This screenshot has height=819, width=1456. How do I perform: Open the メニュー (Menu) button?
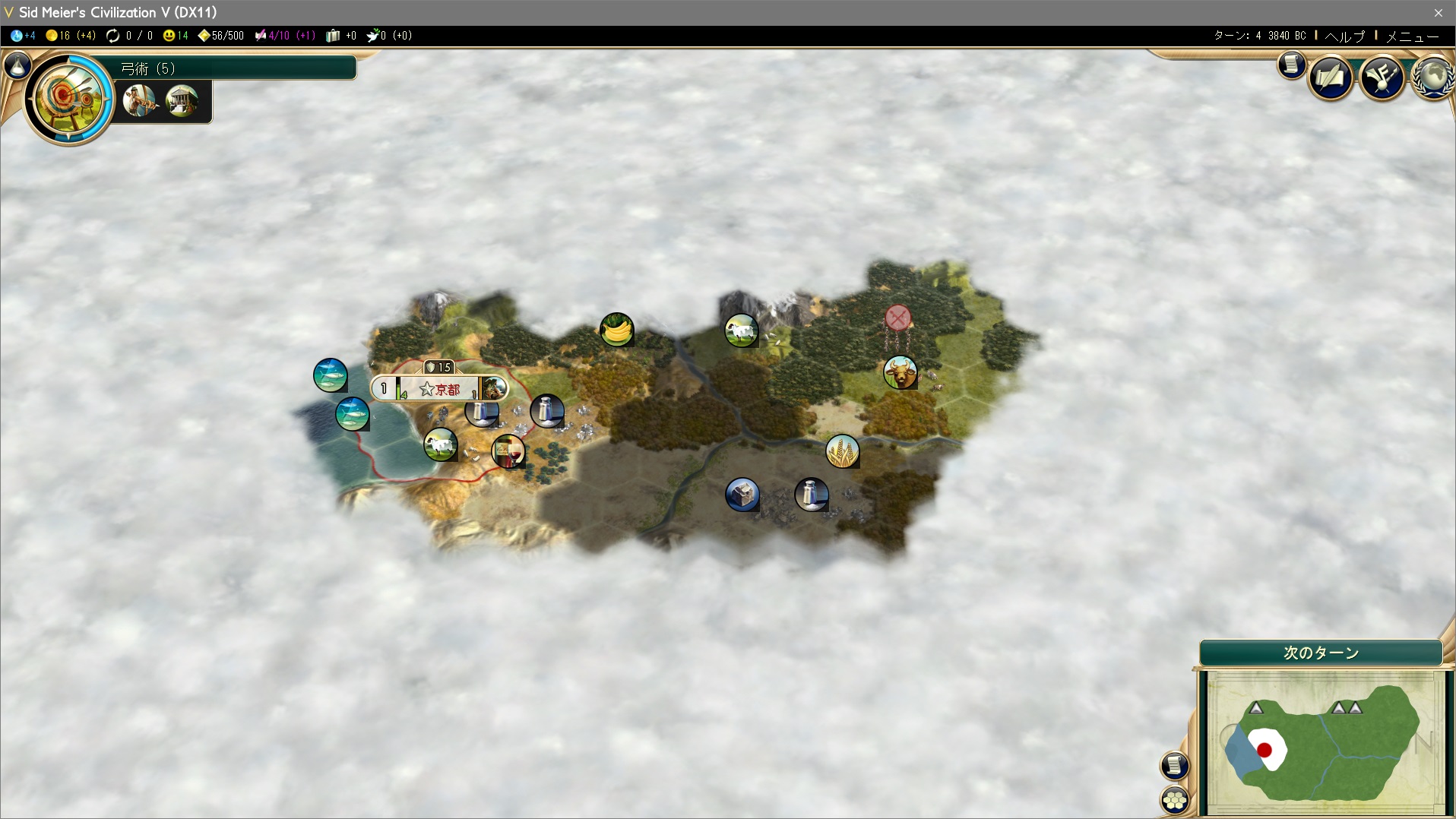point(1412,36)
